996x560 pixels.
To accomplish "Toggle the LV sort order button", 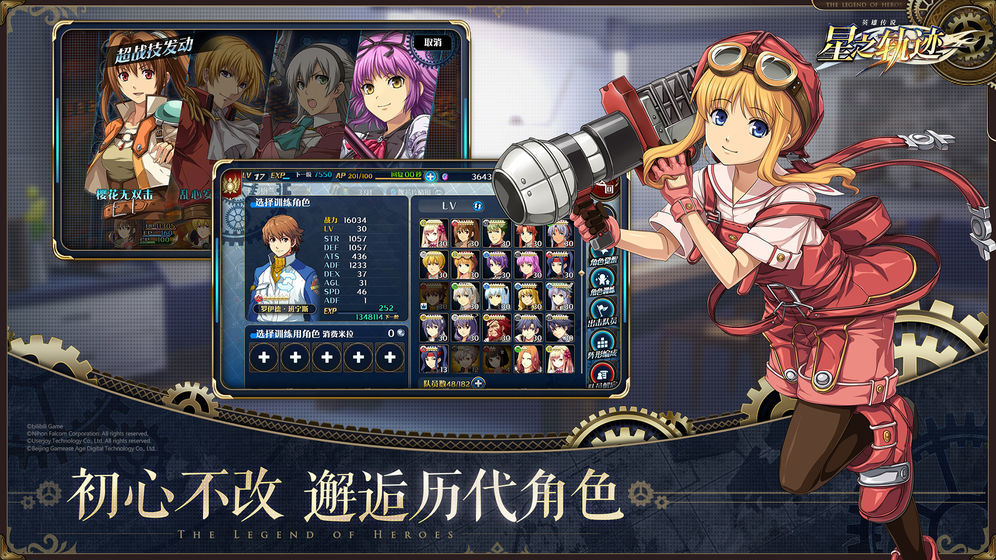I will [x=478, y=205].
